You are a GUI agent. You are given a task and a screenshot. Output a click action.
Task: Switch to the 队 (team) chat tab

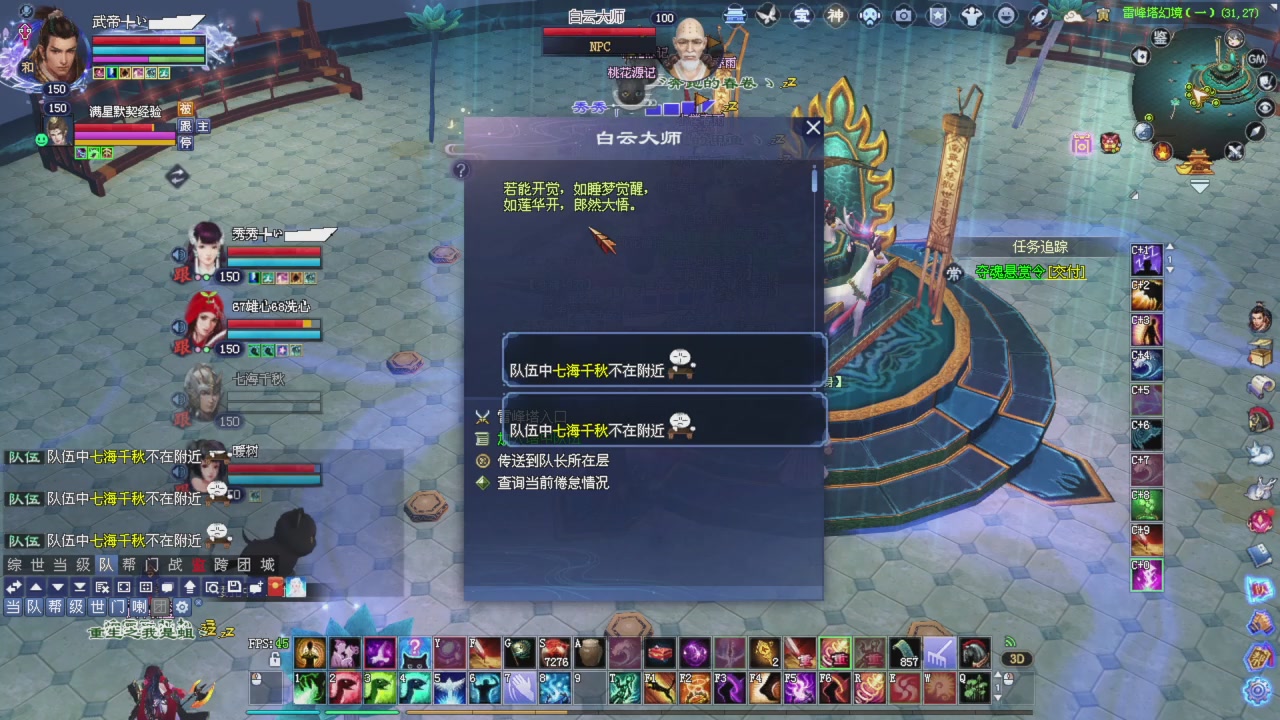(105, 565)
